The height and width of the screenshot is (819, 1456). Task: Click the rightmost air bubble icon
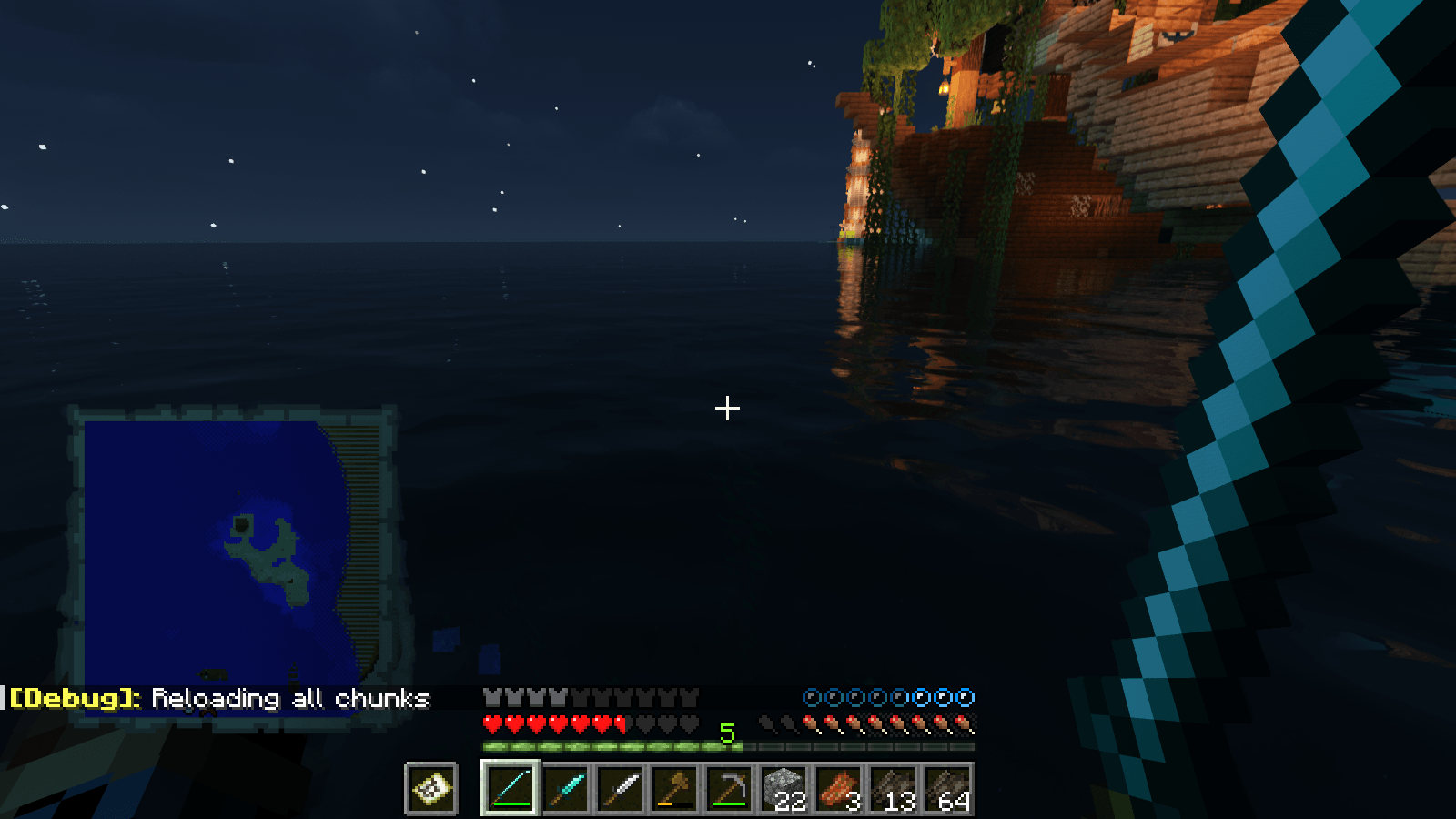(965, 698)
